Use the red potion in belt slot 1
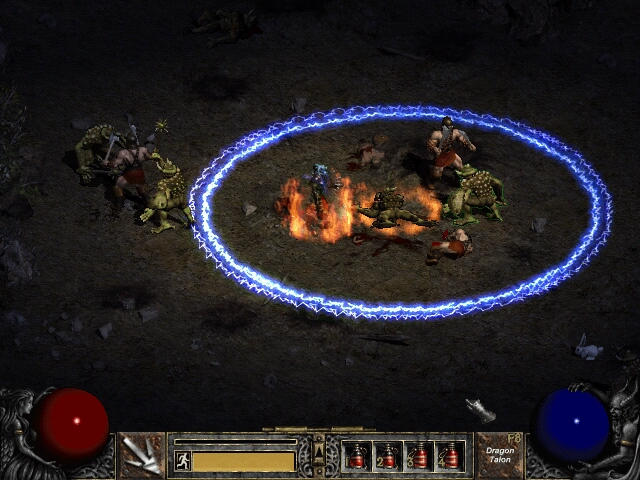Viewport: 640px width, 480px height. coord(356,456)
